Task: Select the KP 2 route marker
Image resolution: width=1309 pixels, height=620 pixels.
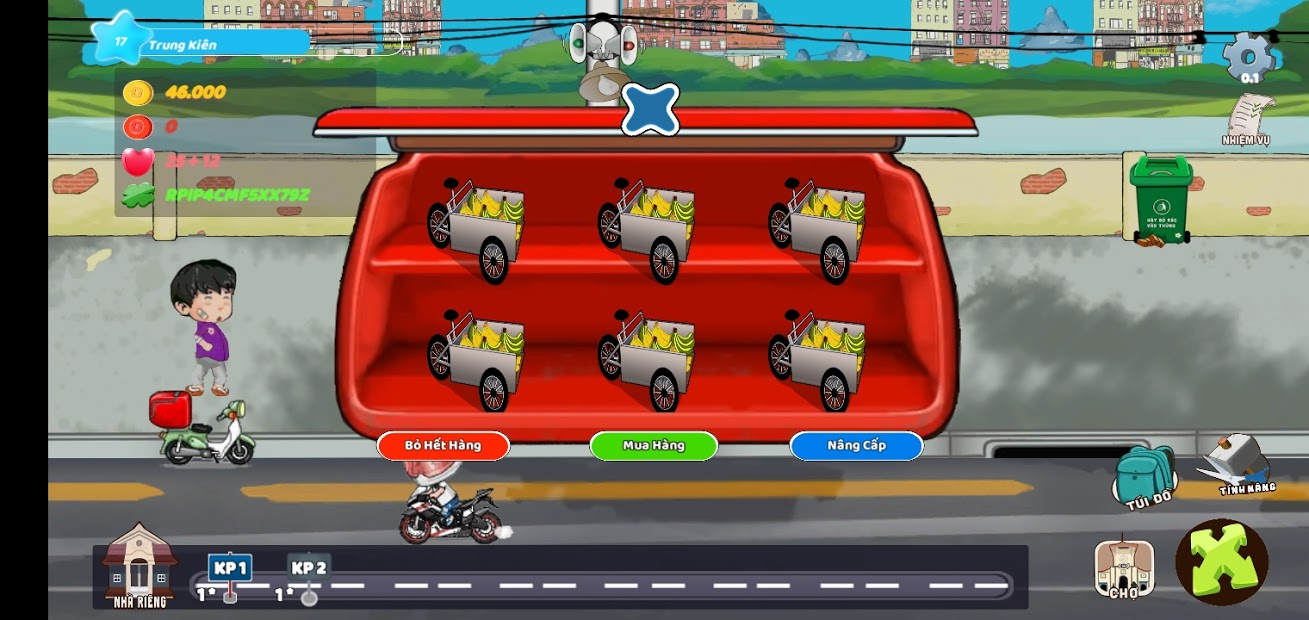Action: click(x=309, y=569)
